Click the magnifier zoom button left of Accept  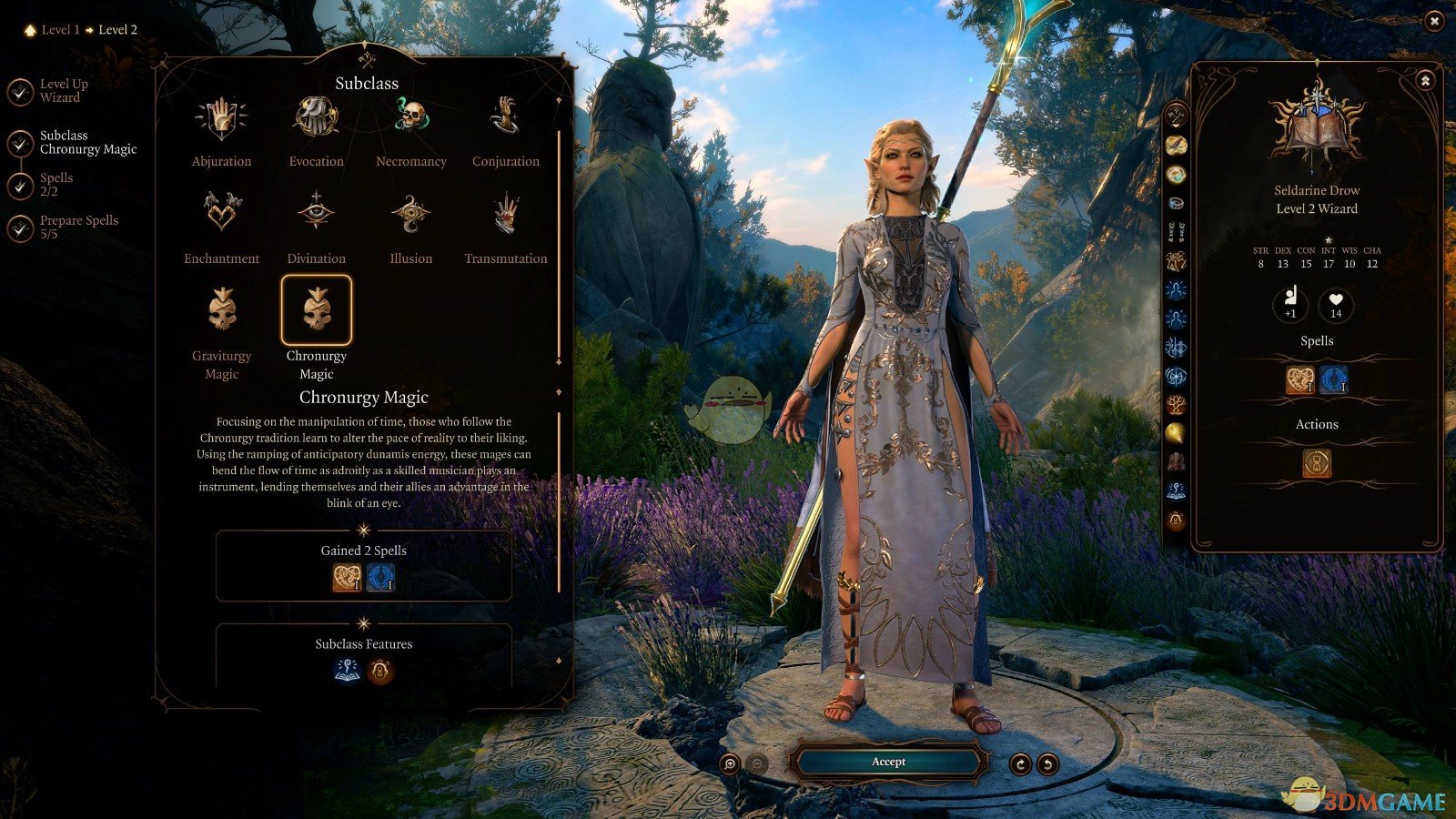[729, 764]
